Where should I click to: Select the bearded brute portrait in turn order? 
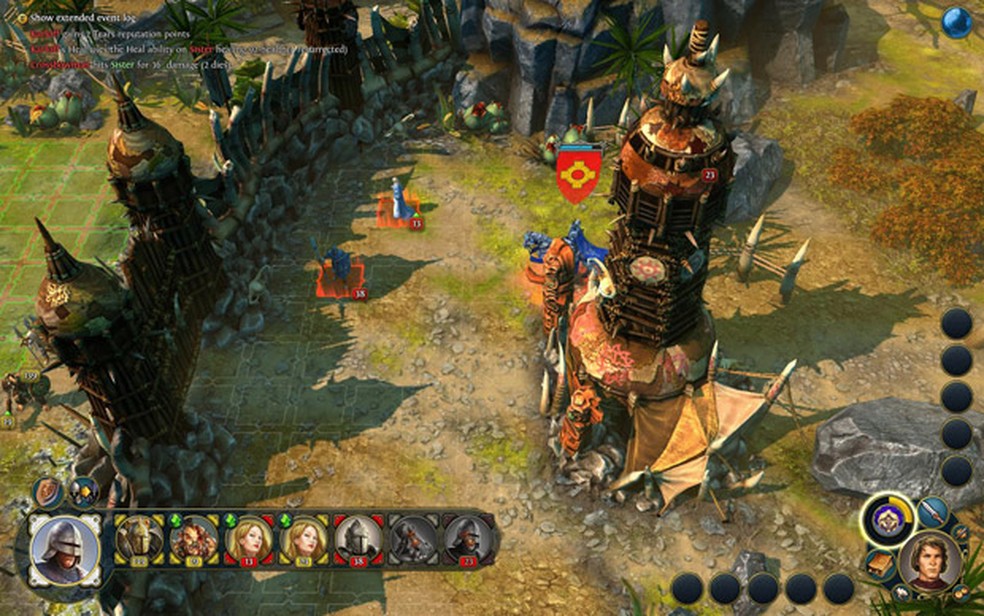[x=194, y=541]
